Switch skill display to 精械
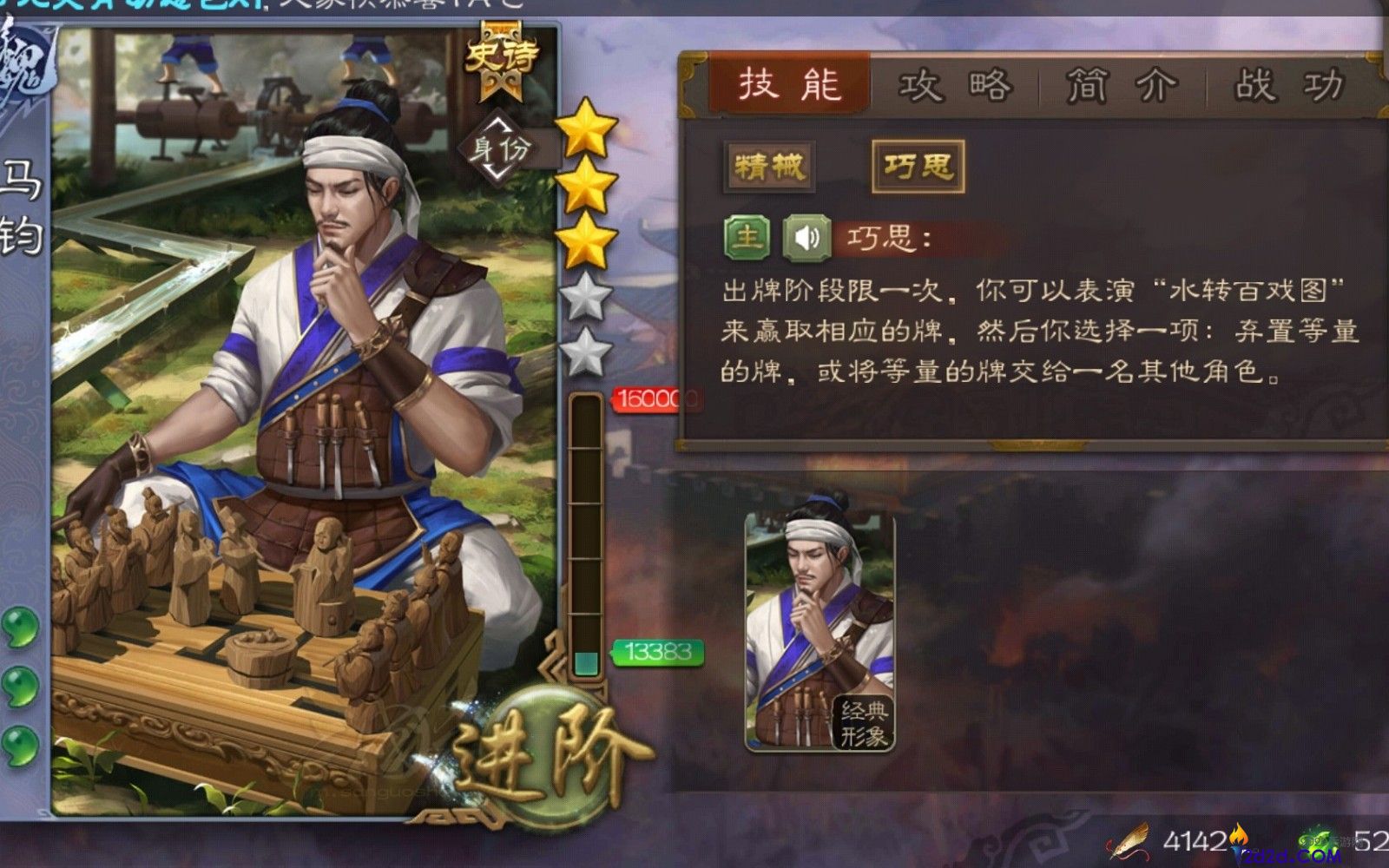The image size is (1389, 868). pos(768,168)
